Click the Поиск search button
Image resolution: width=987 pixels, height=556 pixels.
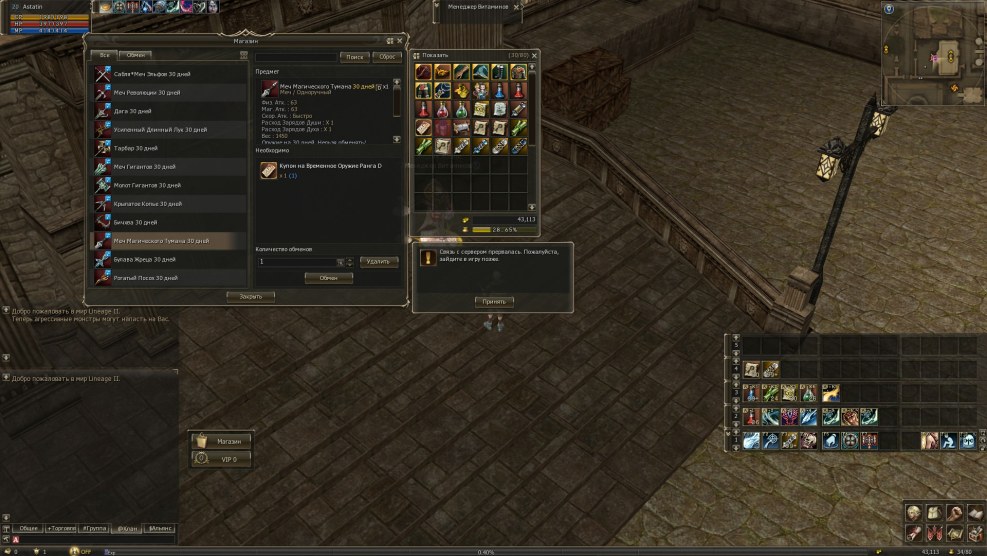pos(354,57)
